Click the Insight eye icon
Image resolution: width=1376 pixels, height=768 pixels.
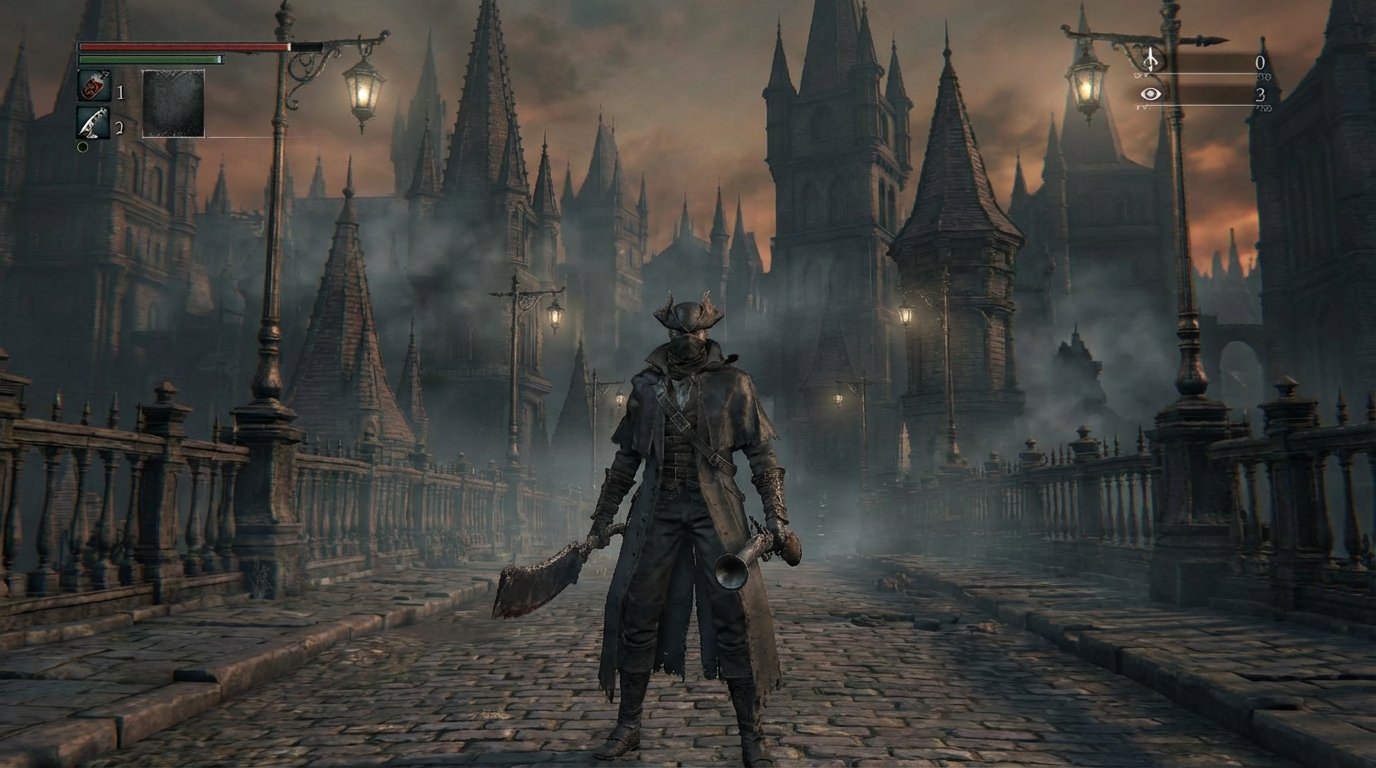(1151, 95)
